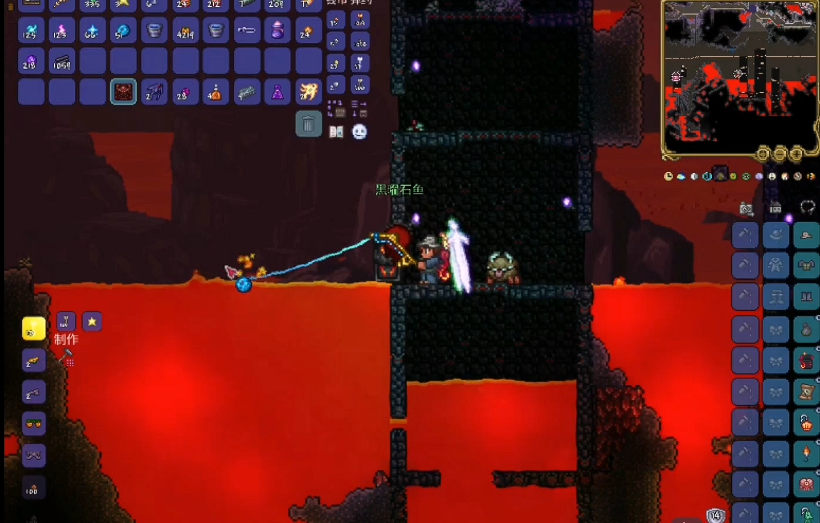Select the orange sunglasses crafting recipe
Viewport: 820px width, 523px height.
click(34, 423)
